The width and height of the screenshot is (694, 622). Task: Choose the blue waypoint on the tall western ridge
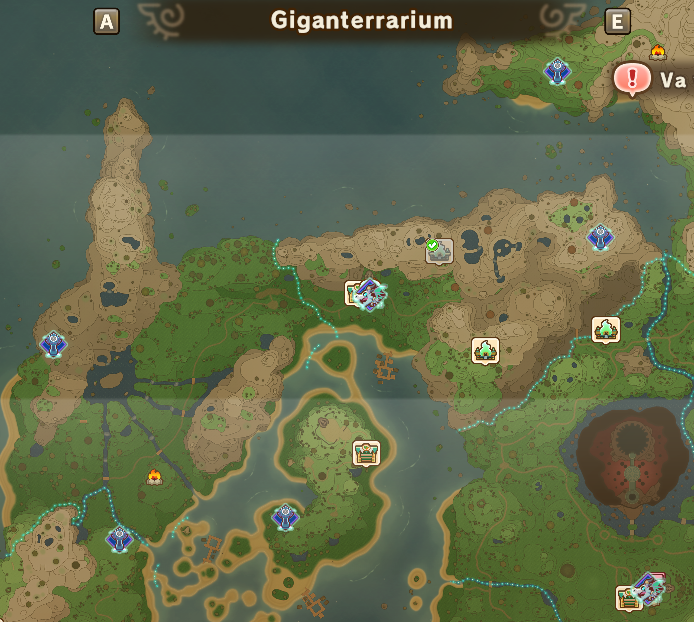click(53, 344)
